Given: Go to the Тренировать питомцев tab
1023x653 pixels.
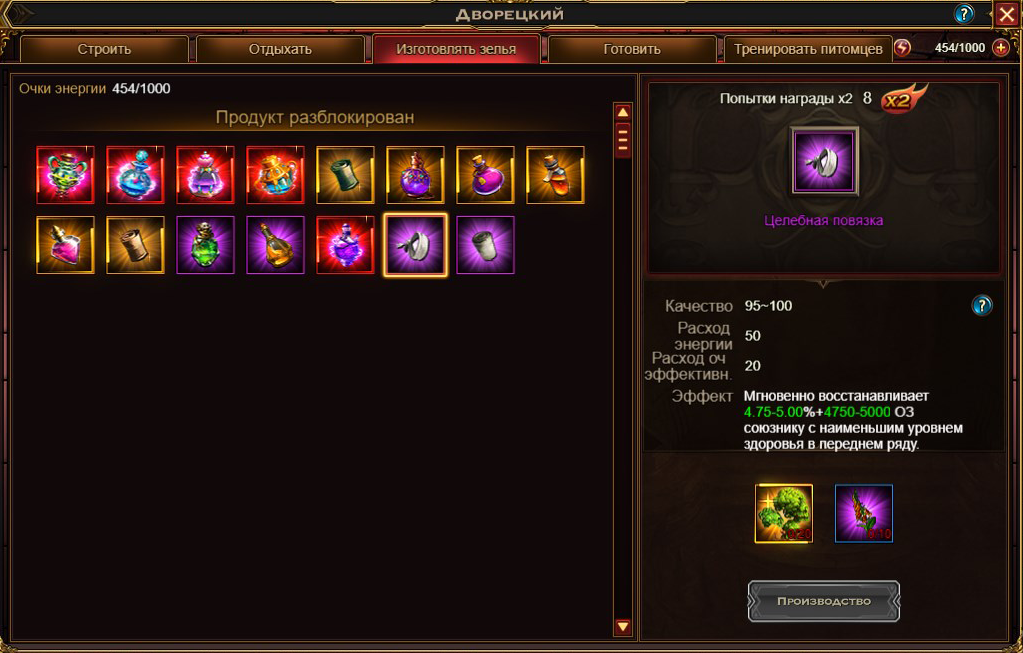Looking at the screenshot, I should point(808,49).
